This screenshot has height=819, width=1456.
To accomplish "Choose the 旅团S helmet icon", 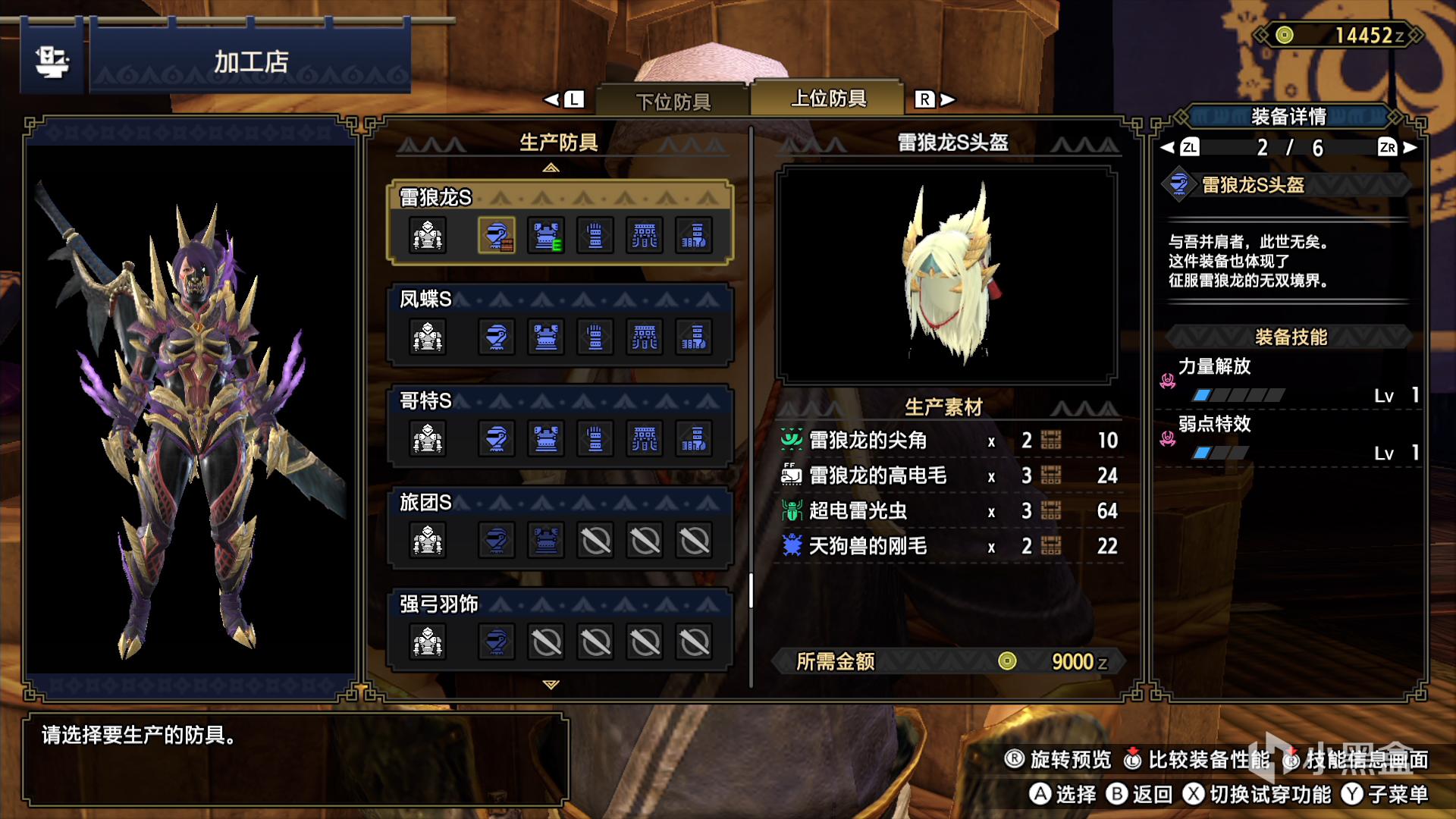I will pyautogui.click(x=497, y=540).
